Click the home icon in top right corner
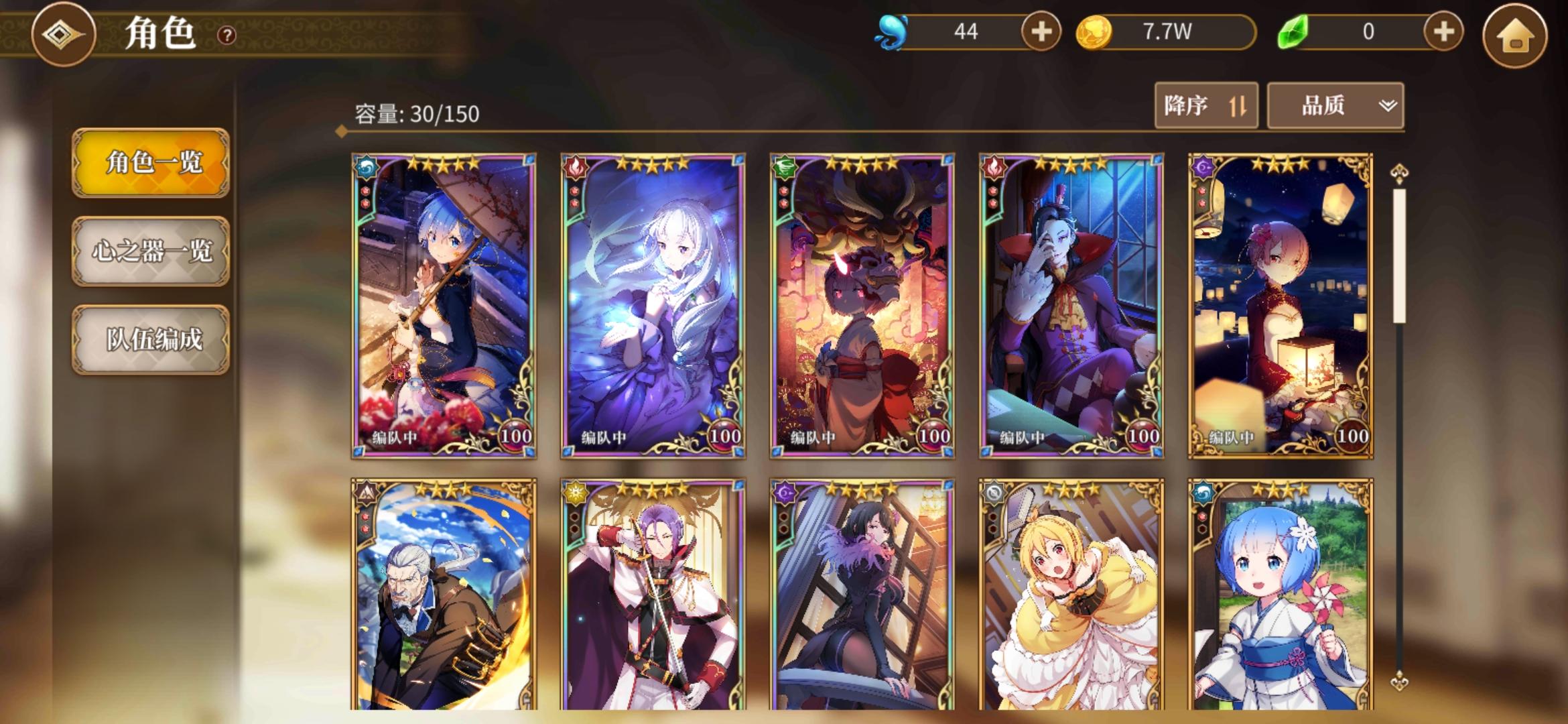 [1522, 30]
